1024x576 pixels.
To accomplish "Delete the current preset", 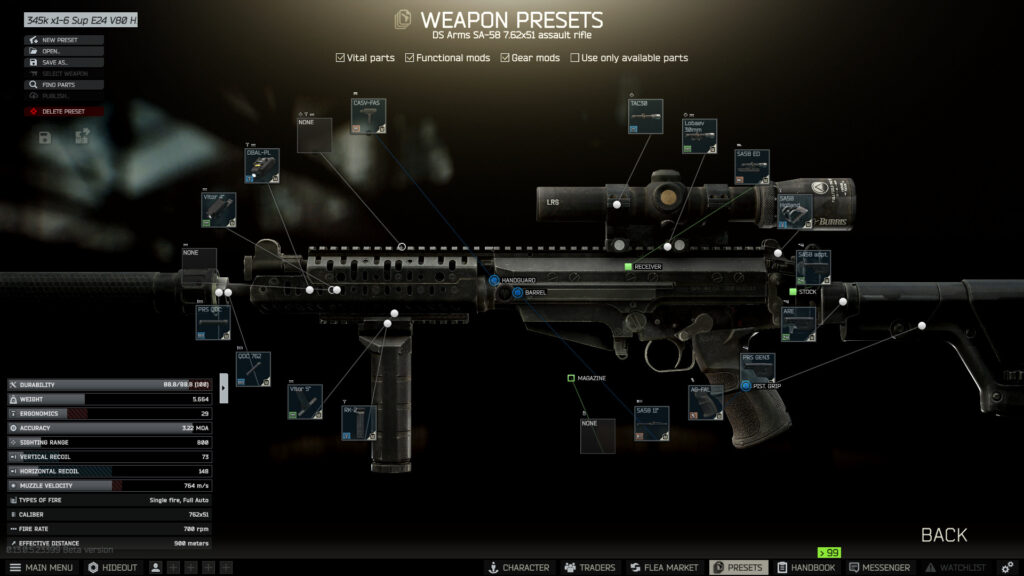I will 63,111.
